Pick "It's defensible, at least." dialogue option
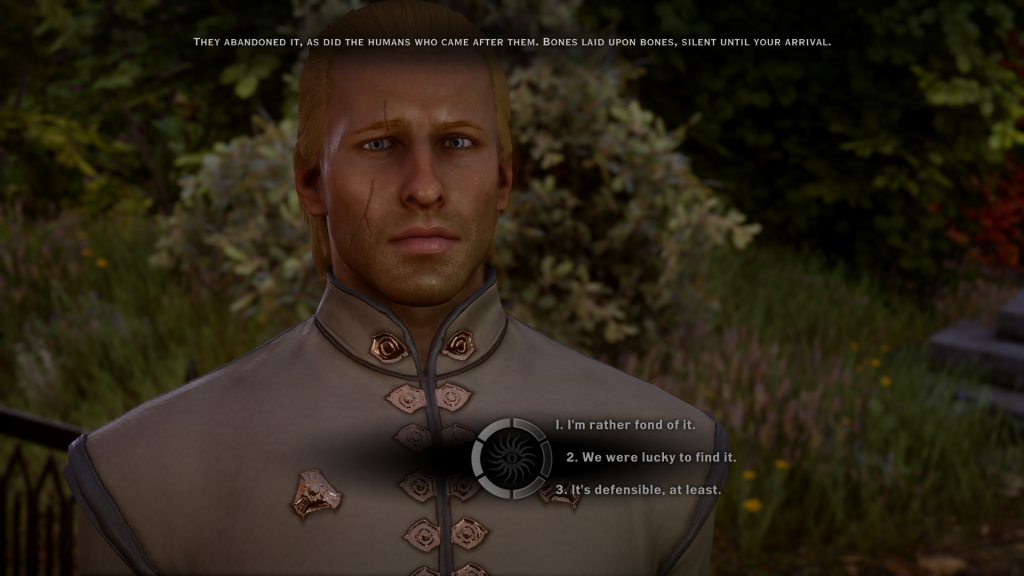Screen dimensions: 1024x576 tap(638, 490)
